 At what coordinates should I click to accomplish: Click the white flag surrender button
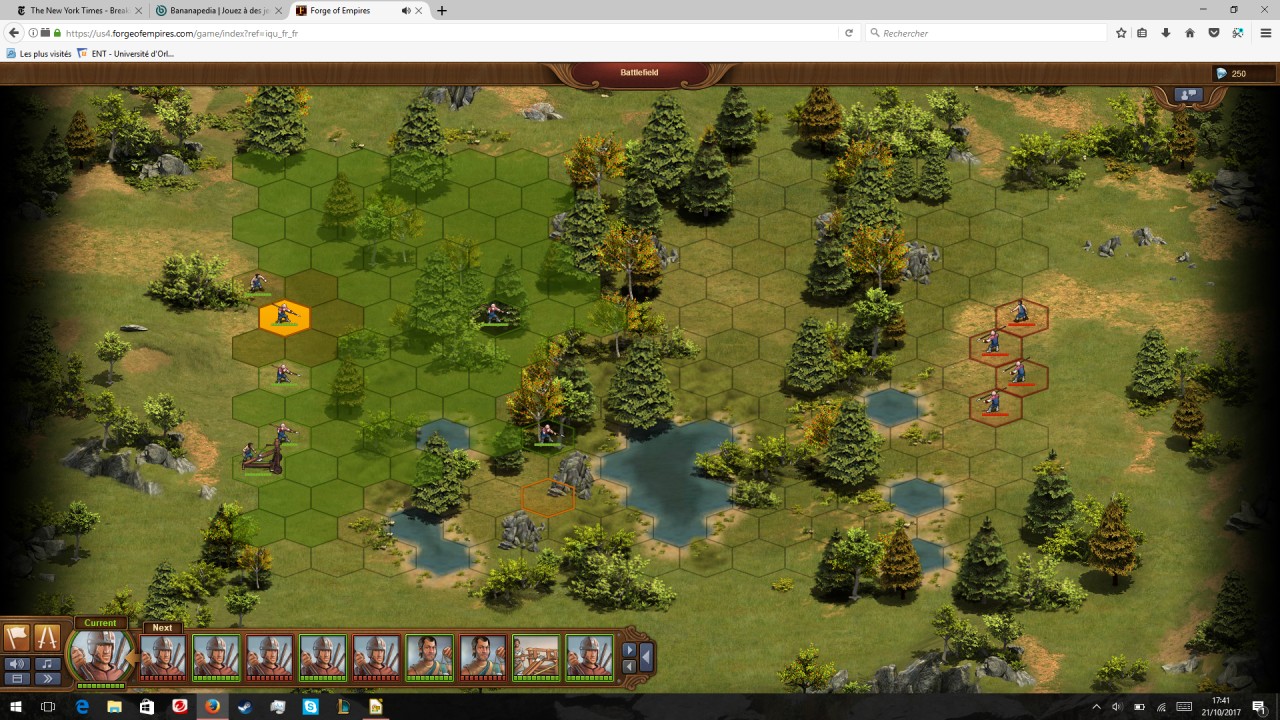(17, 638)
